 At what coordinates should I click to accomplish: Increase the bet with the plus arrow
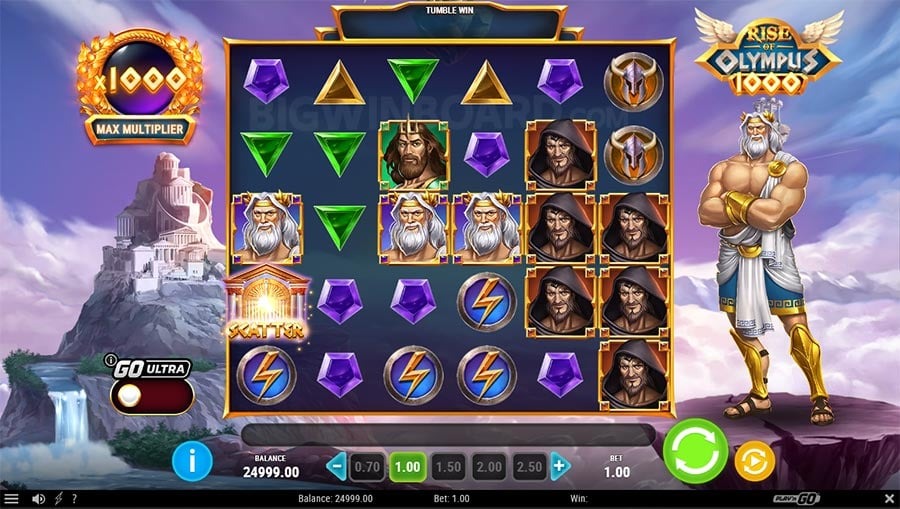pyautogui.click(x=560, y=466)
